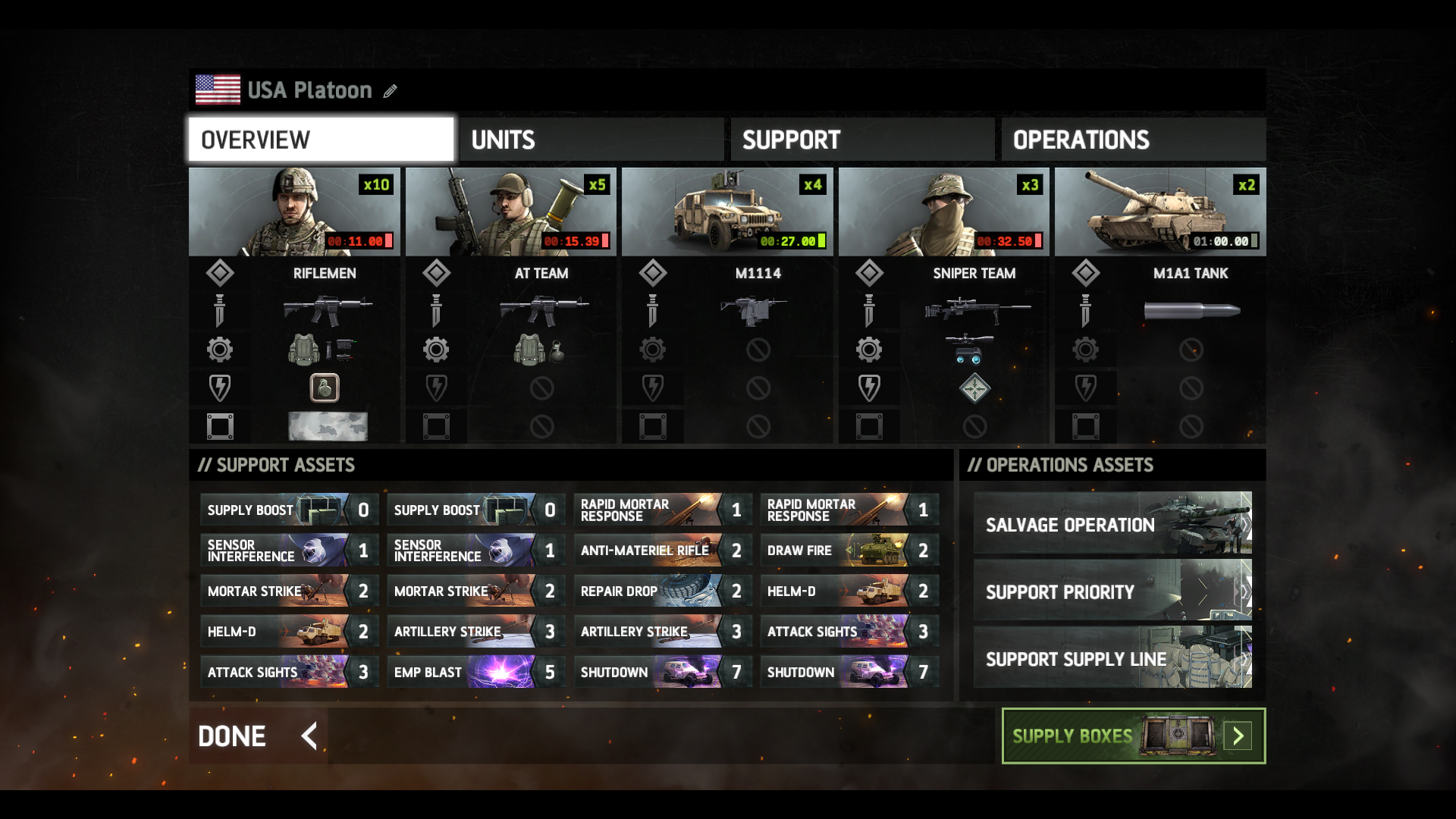This screenshot has width=1456, height=819.
Task: Click the diamond rank icon above M1114
Action: point(653,272)
